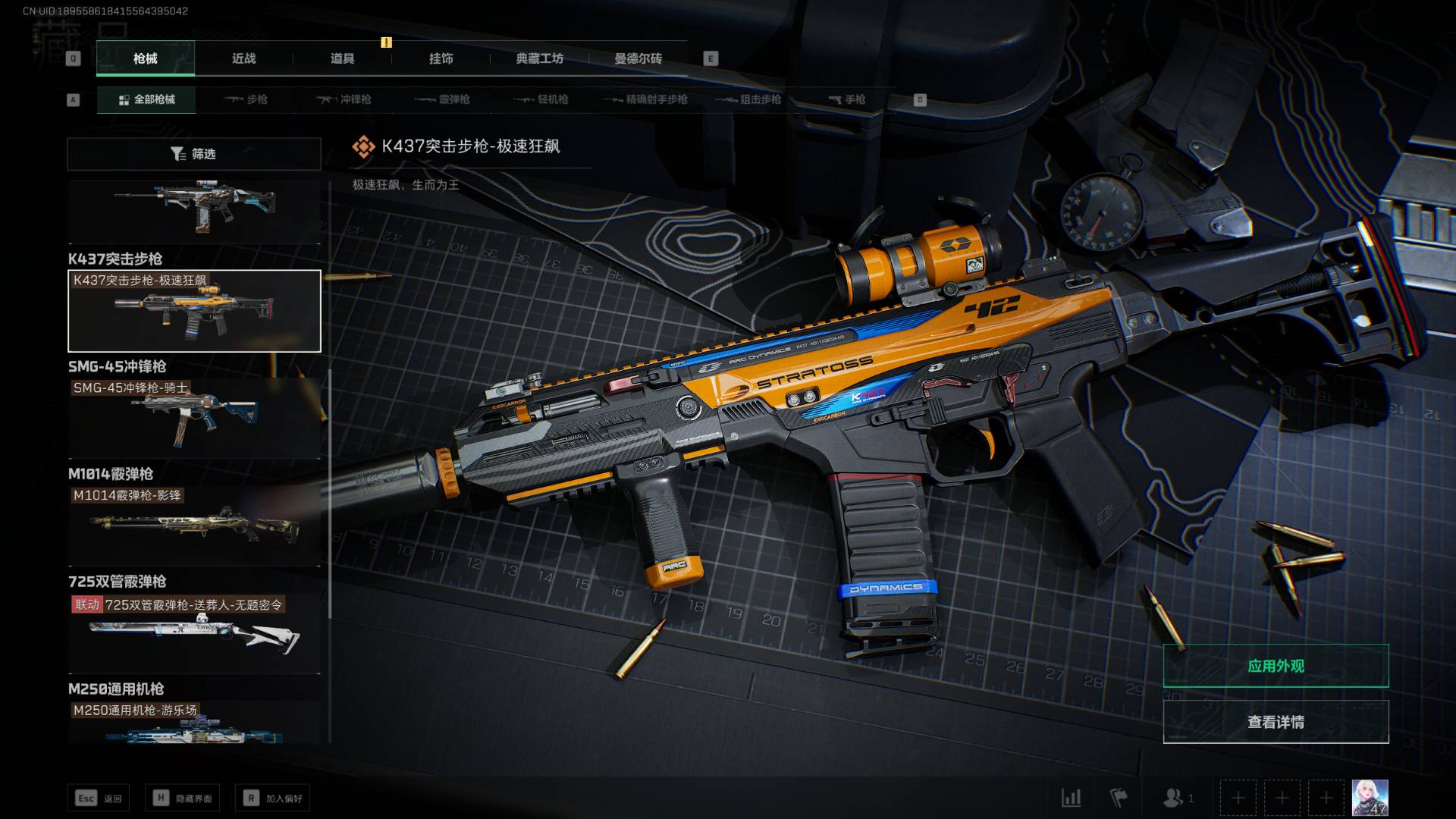Open 查看详情 to view skin details
Screen dimensions: 1456x819
[1276, 722]
